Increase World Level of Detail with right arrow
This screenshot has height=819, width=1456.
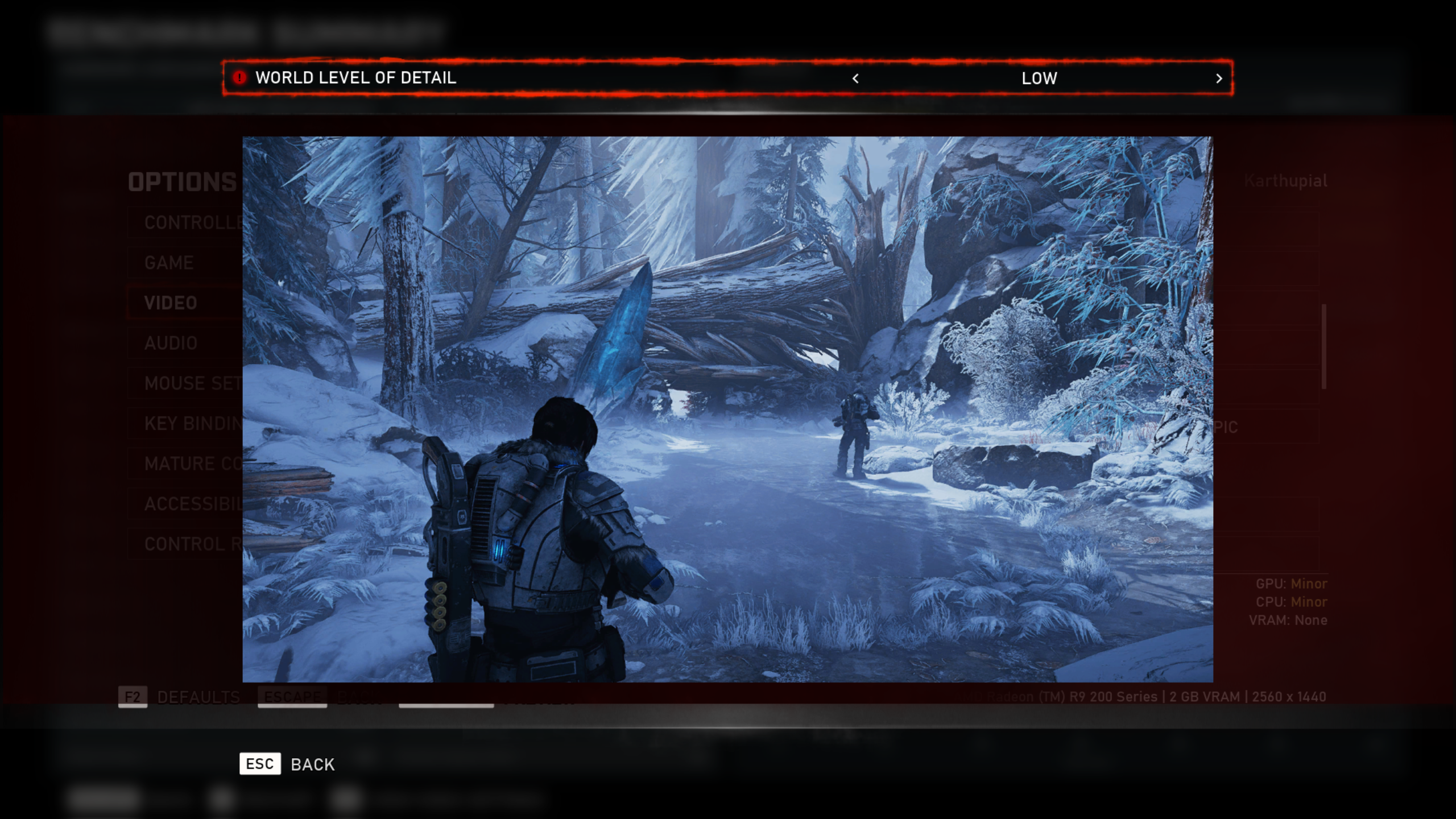[1218, 79]
